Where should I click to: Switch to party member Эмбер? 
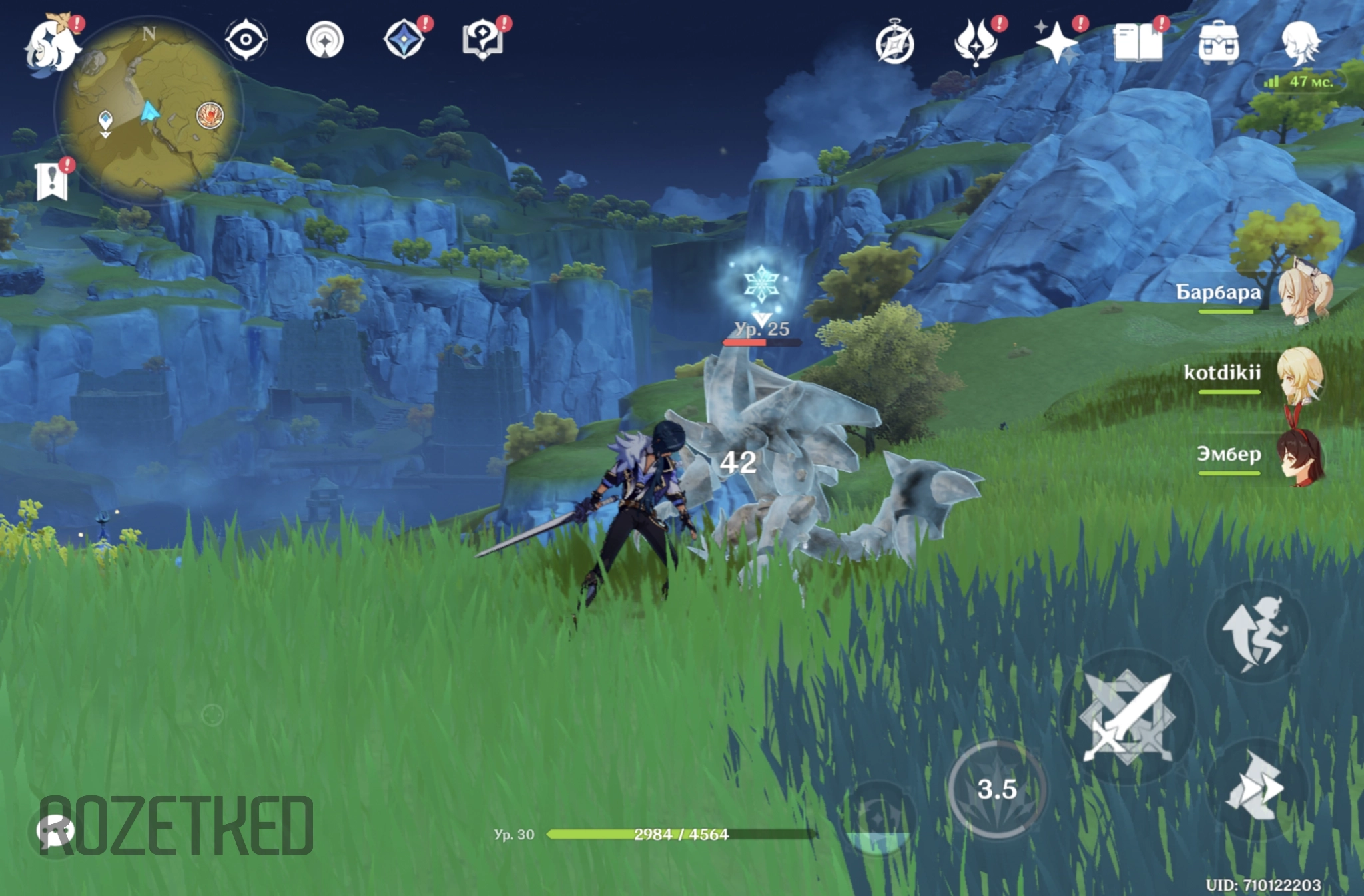click(1299, 457)
